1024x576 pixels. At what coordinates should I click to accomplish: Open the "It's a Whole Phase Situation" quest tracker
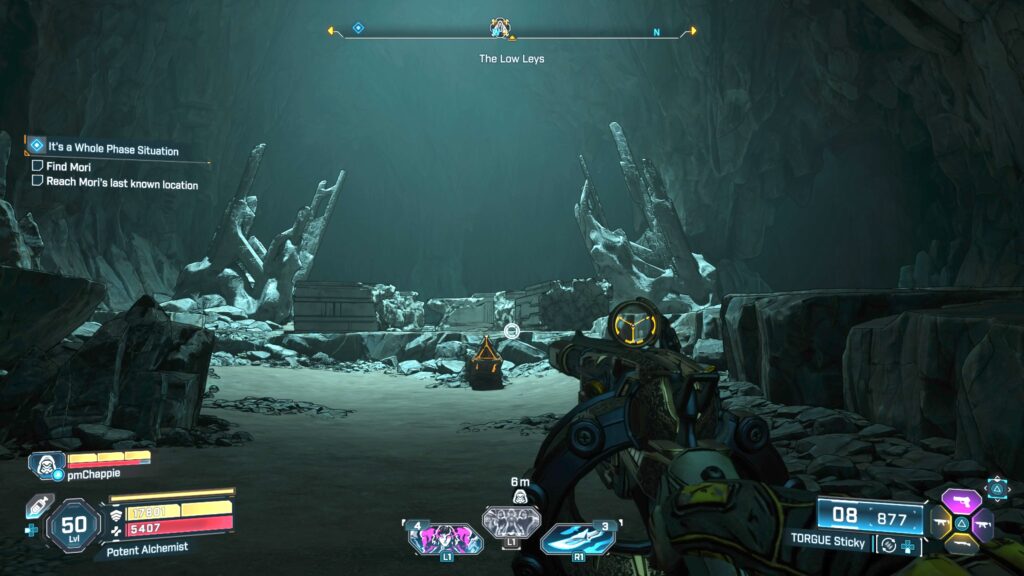click(112, 148)
